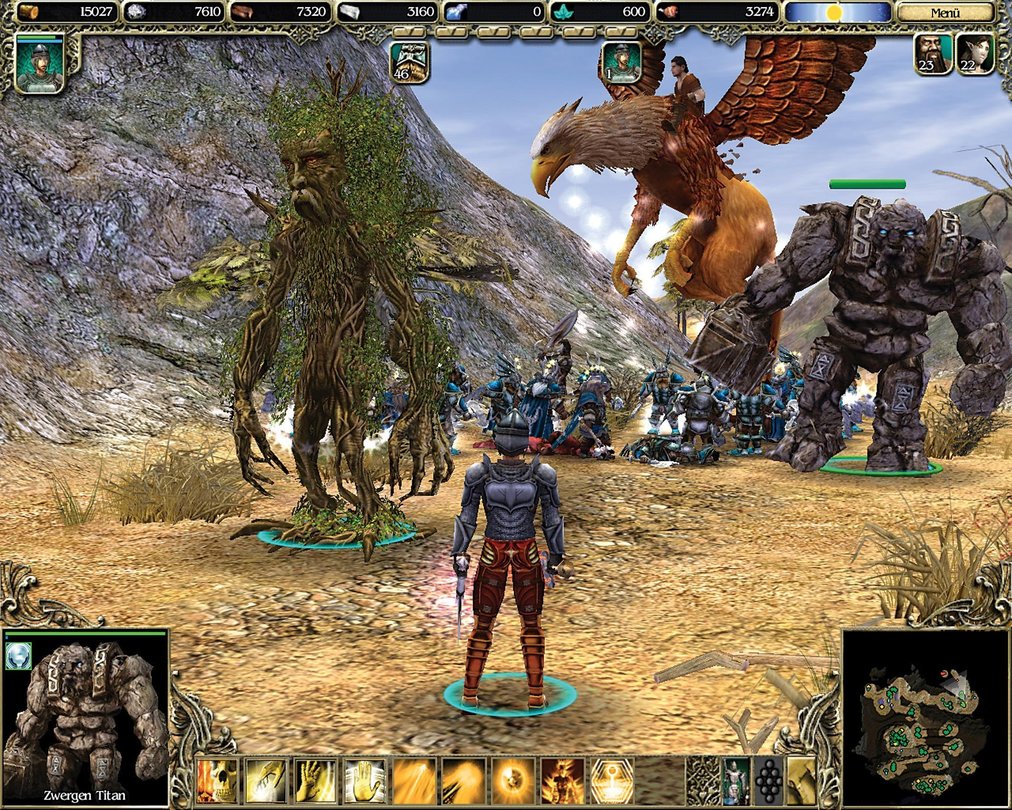This screenshot has height=810, width=1012.
Task: Choose the dark-haired heroine portrait, level 22
Action: 975,54
